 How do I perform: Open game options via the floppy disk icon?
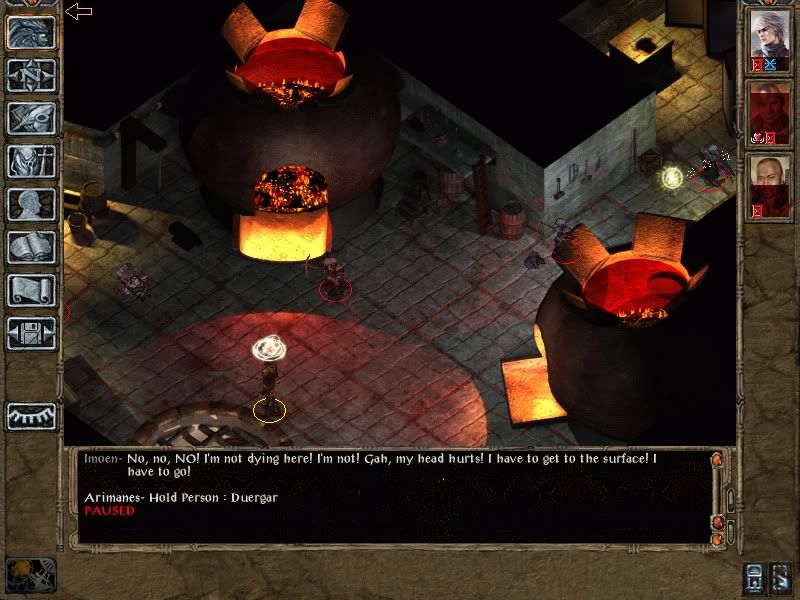point(32,332)
